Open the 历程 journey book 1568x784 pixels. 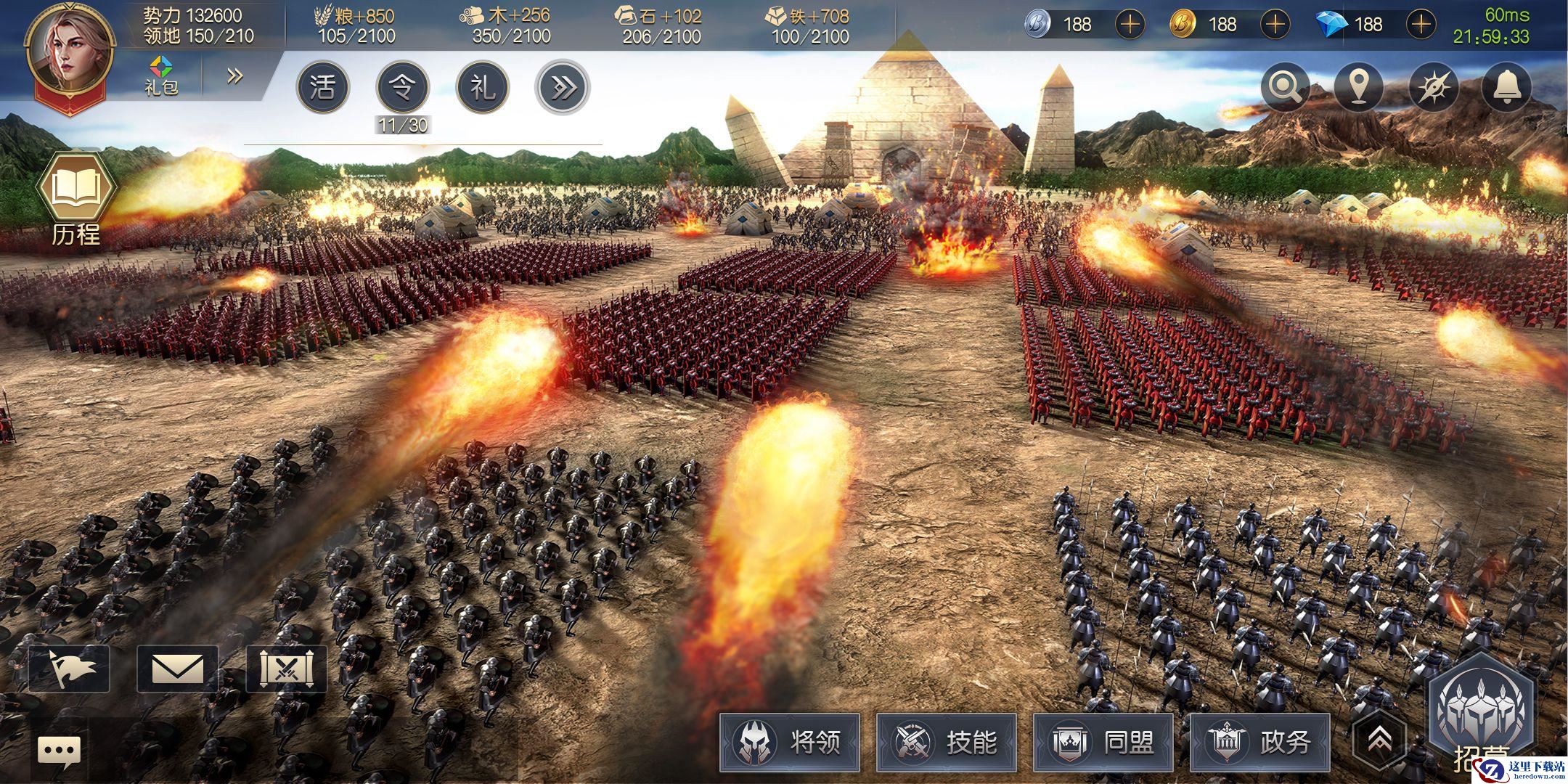[75, 194]
